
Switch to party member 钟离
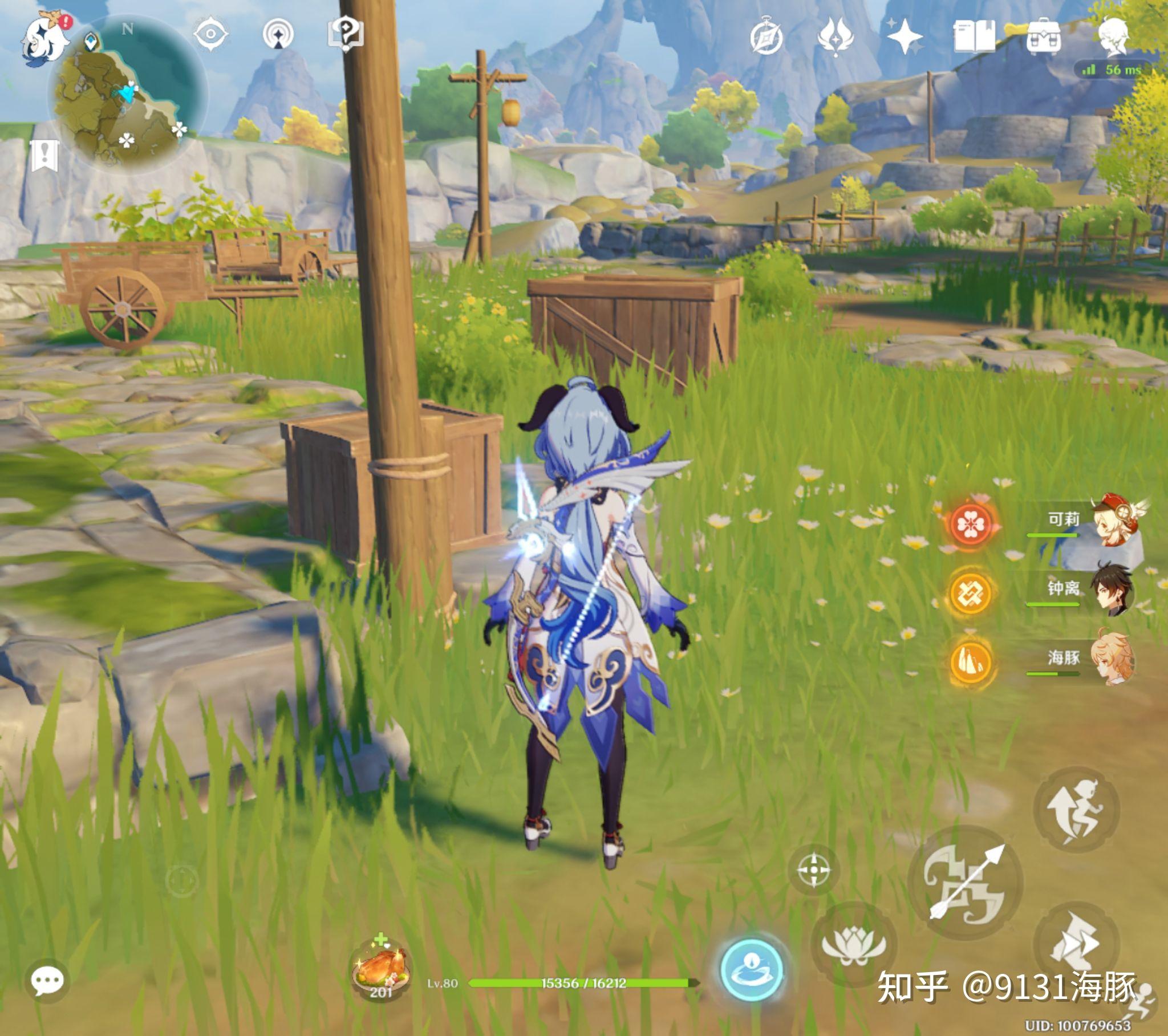pos(1112,590)
